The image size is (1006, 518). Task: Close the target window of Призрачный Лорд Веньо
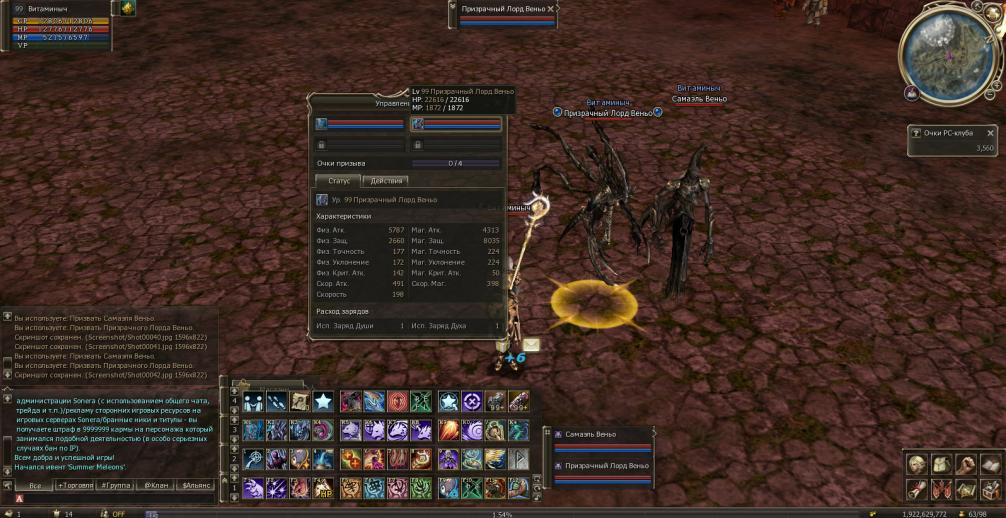551,8
